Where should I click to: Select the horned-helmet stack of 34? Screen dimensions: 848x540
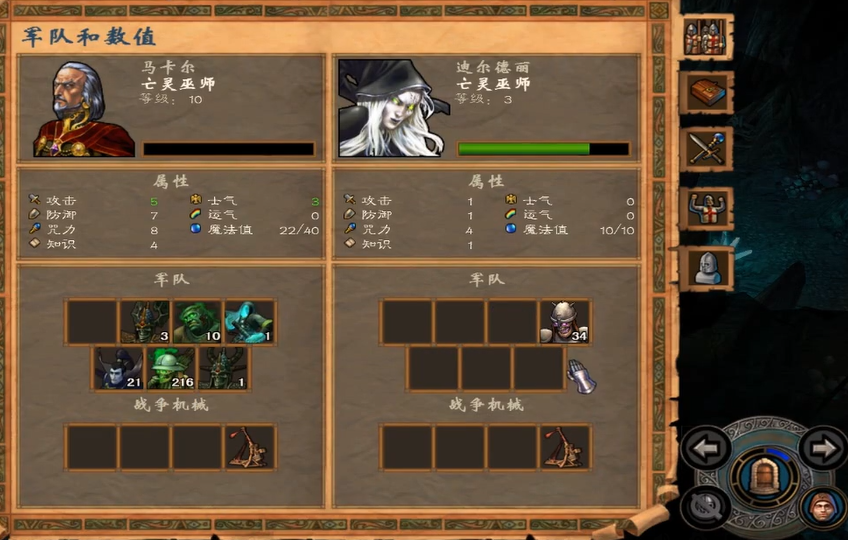tap(564, 322)
